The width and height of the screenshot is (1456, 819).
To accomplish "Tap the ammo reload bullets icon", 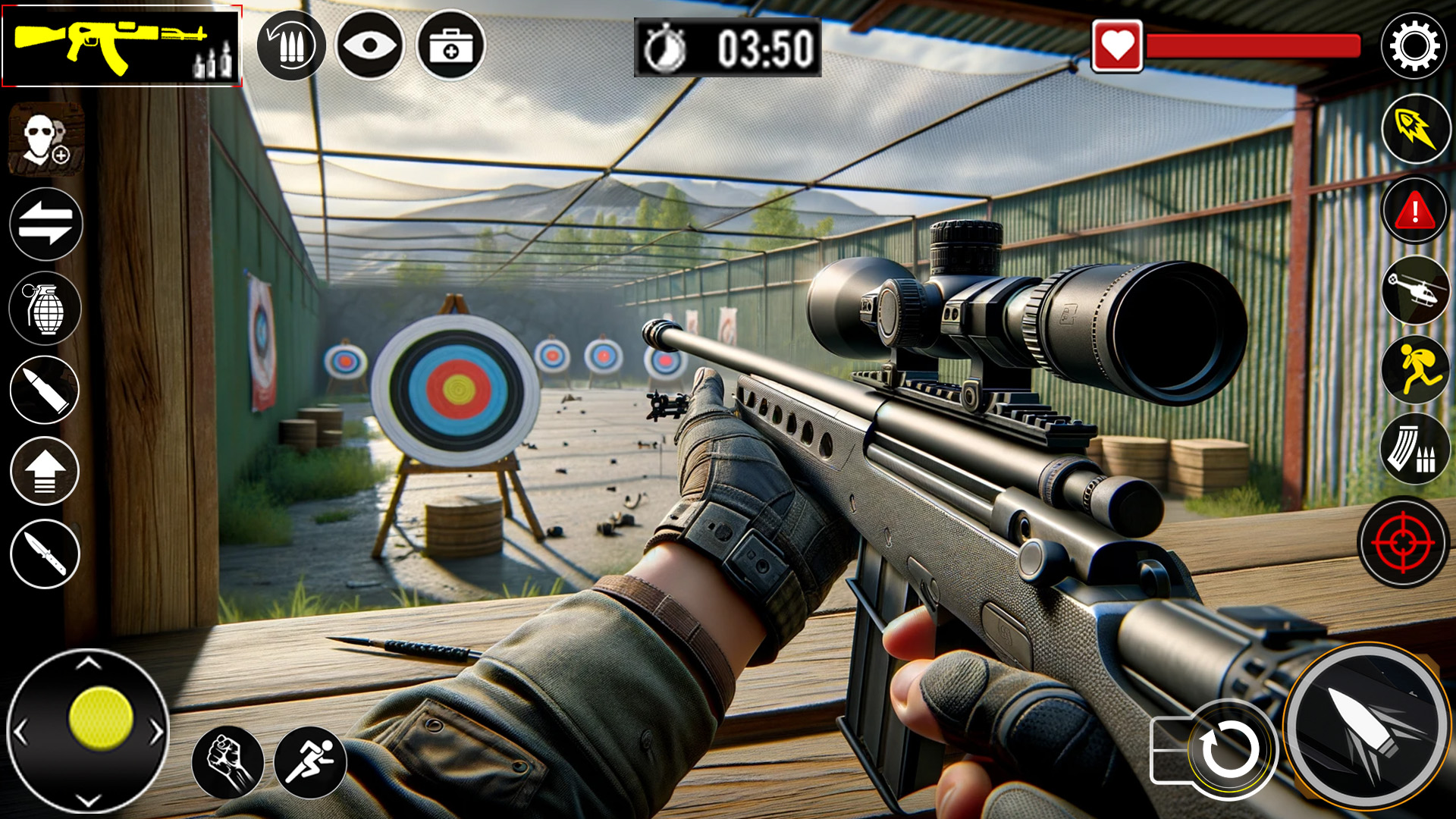I will click(x=291, y=46).
